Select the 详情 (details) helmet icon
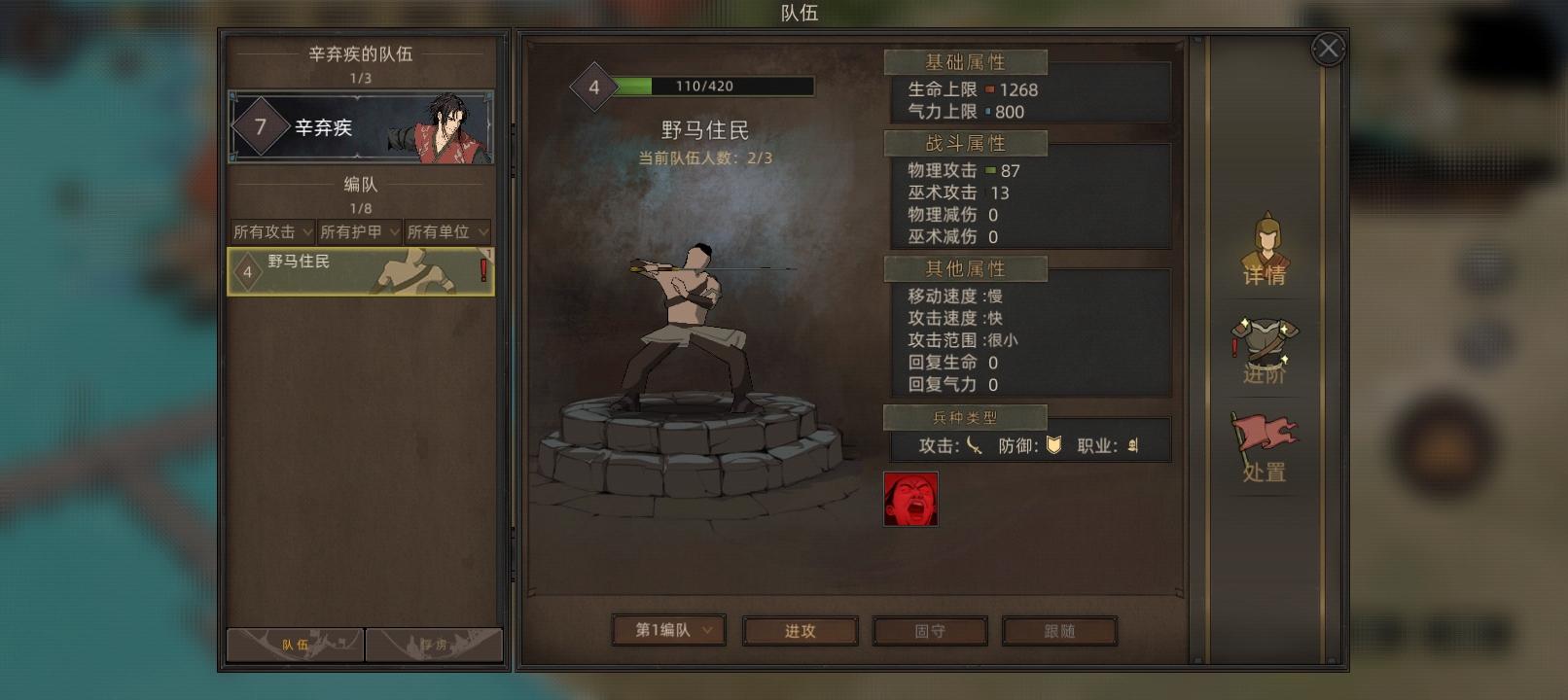 coord(1264,253)
